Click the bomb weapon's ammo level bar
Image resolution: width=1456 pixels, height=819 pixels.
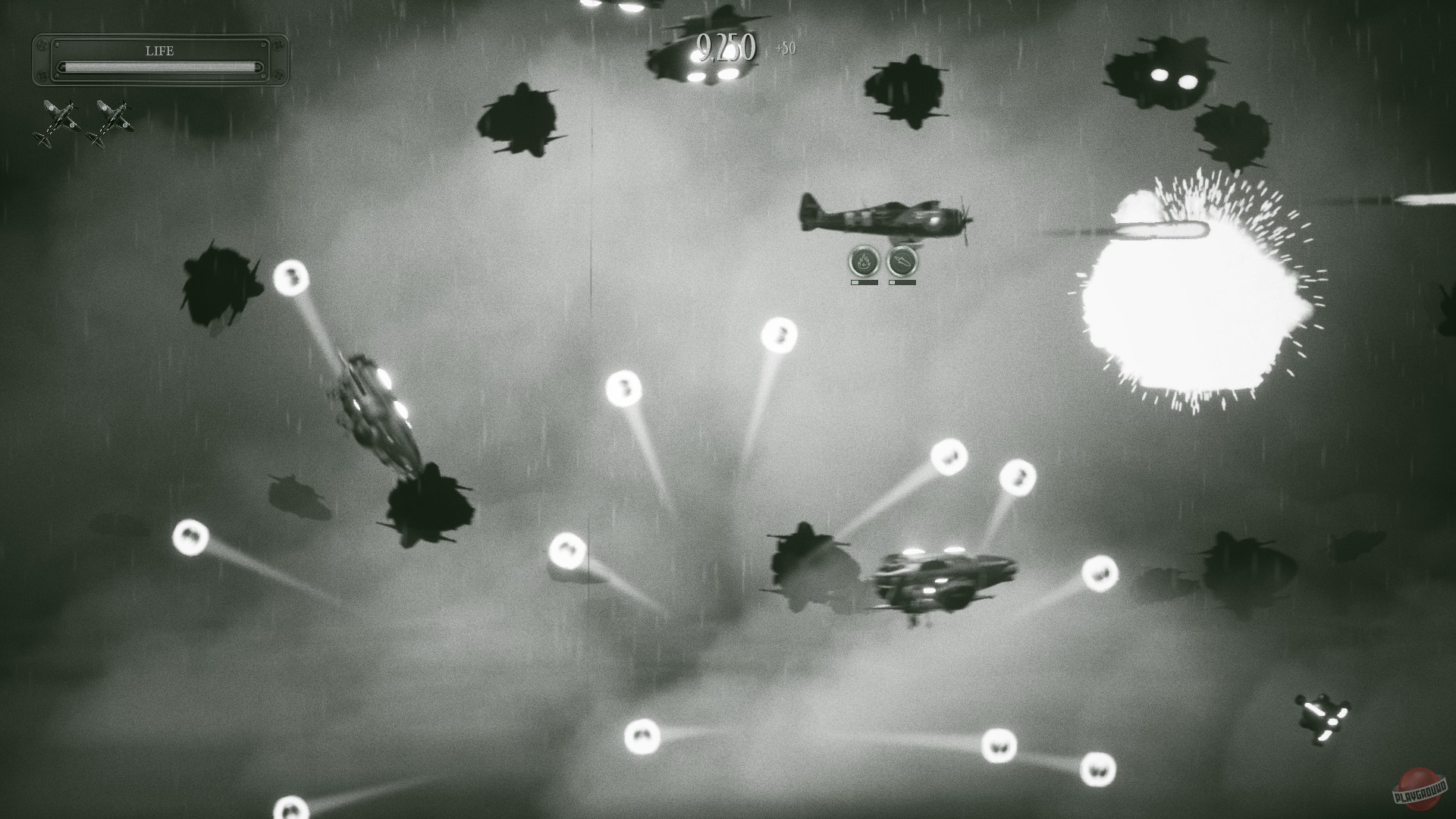[x=902, y=281]
